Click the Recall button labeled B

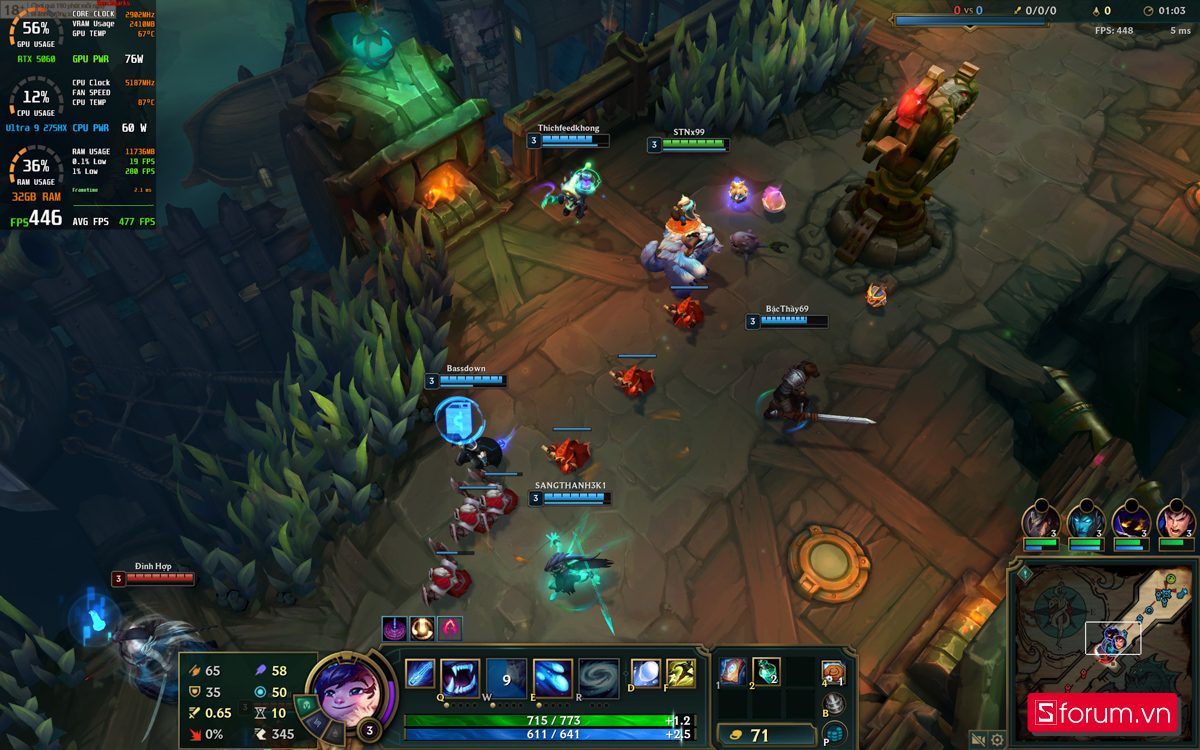(834, 704)
